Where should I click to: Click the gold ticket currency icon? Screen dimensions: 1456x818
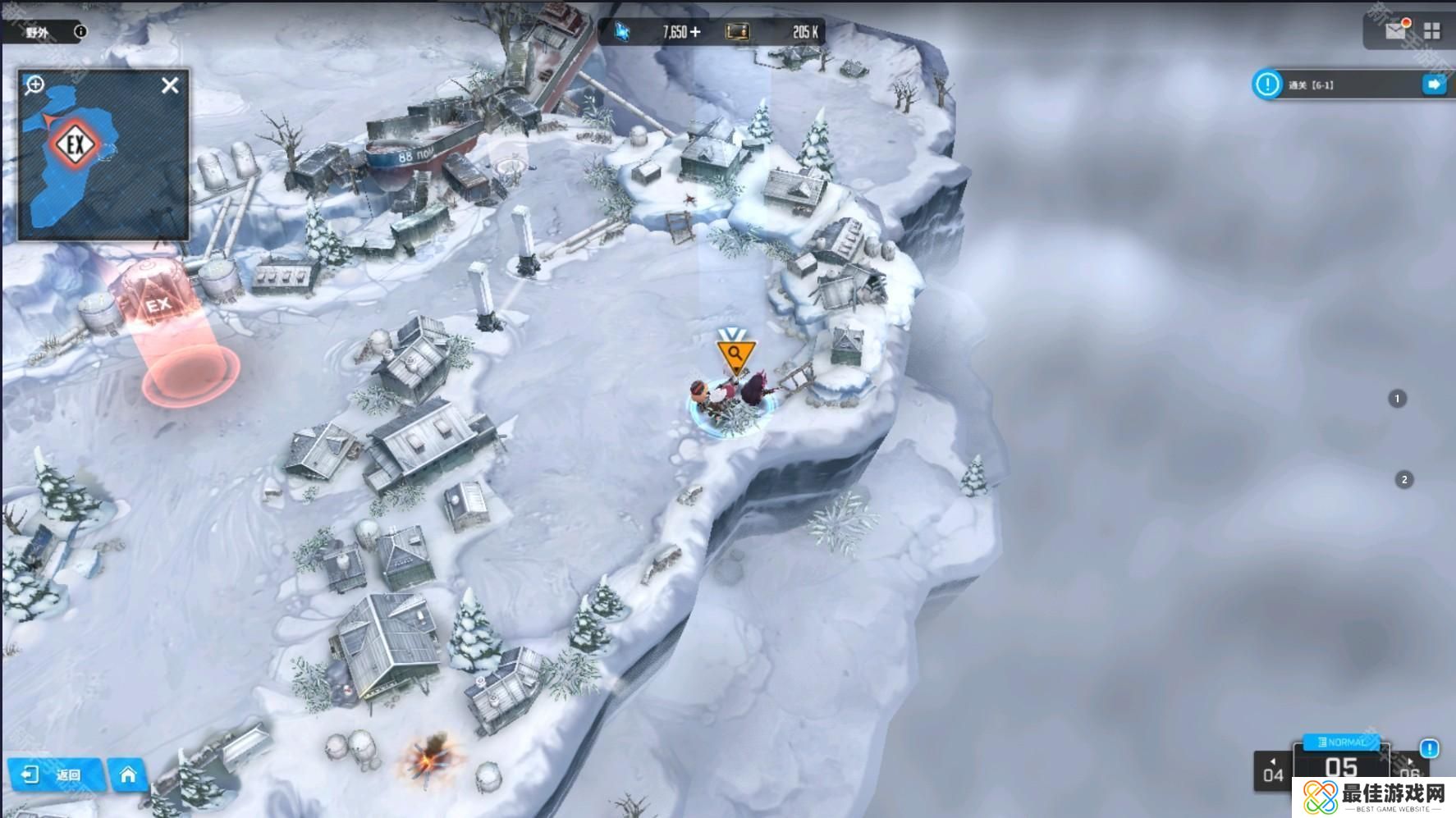click(738, 32)
